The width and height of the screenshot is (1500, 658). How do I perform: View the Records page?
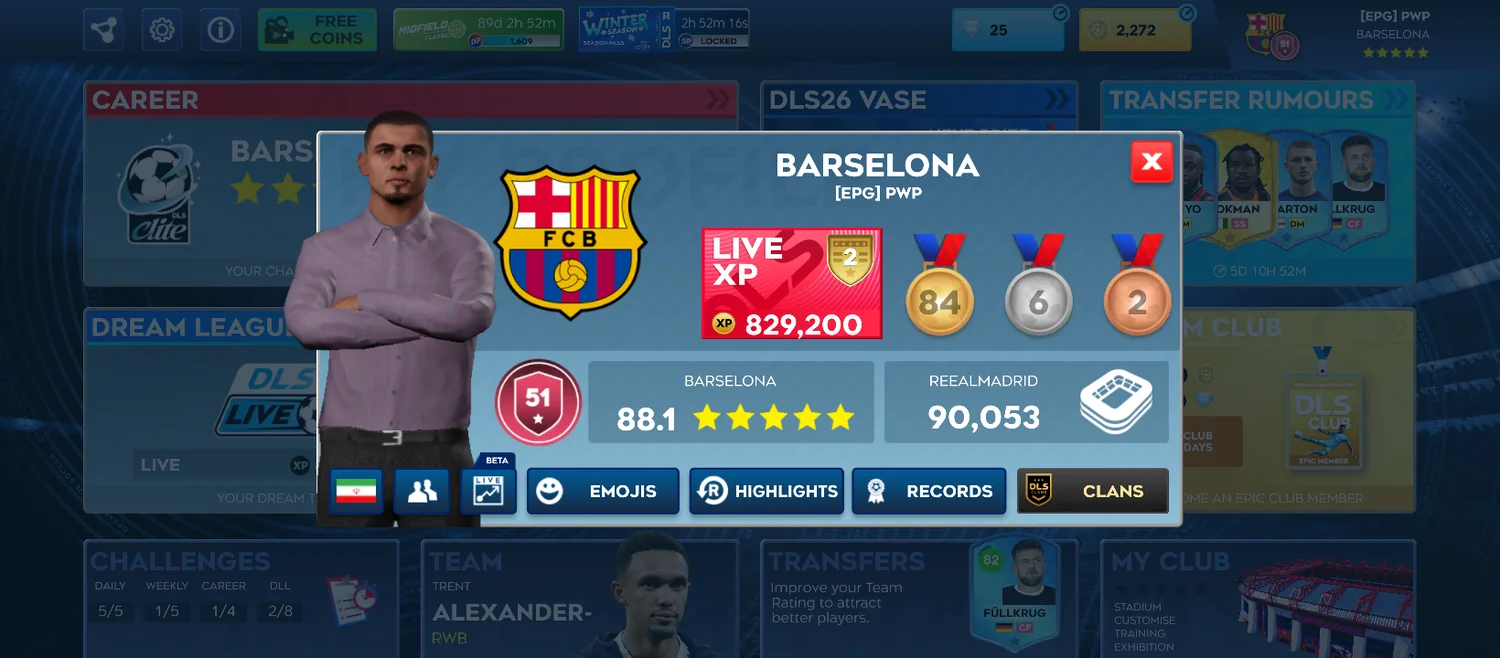coord(929,491)
